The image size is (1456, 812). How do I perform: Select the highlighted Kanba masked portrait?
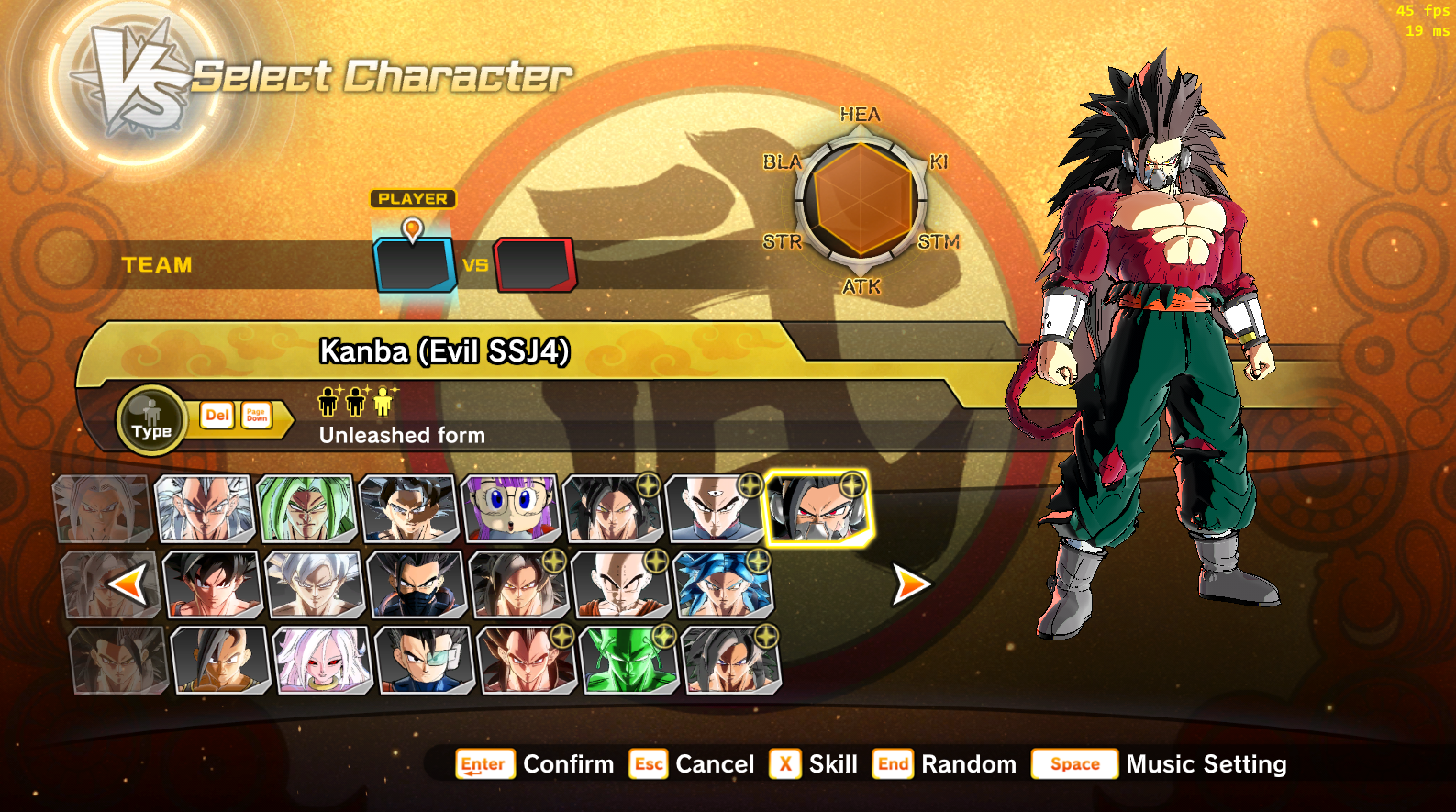coord(817,509)
